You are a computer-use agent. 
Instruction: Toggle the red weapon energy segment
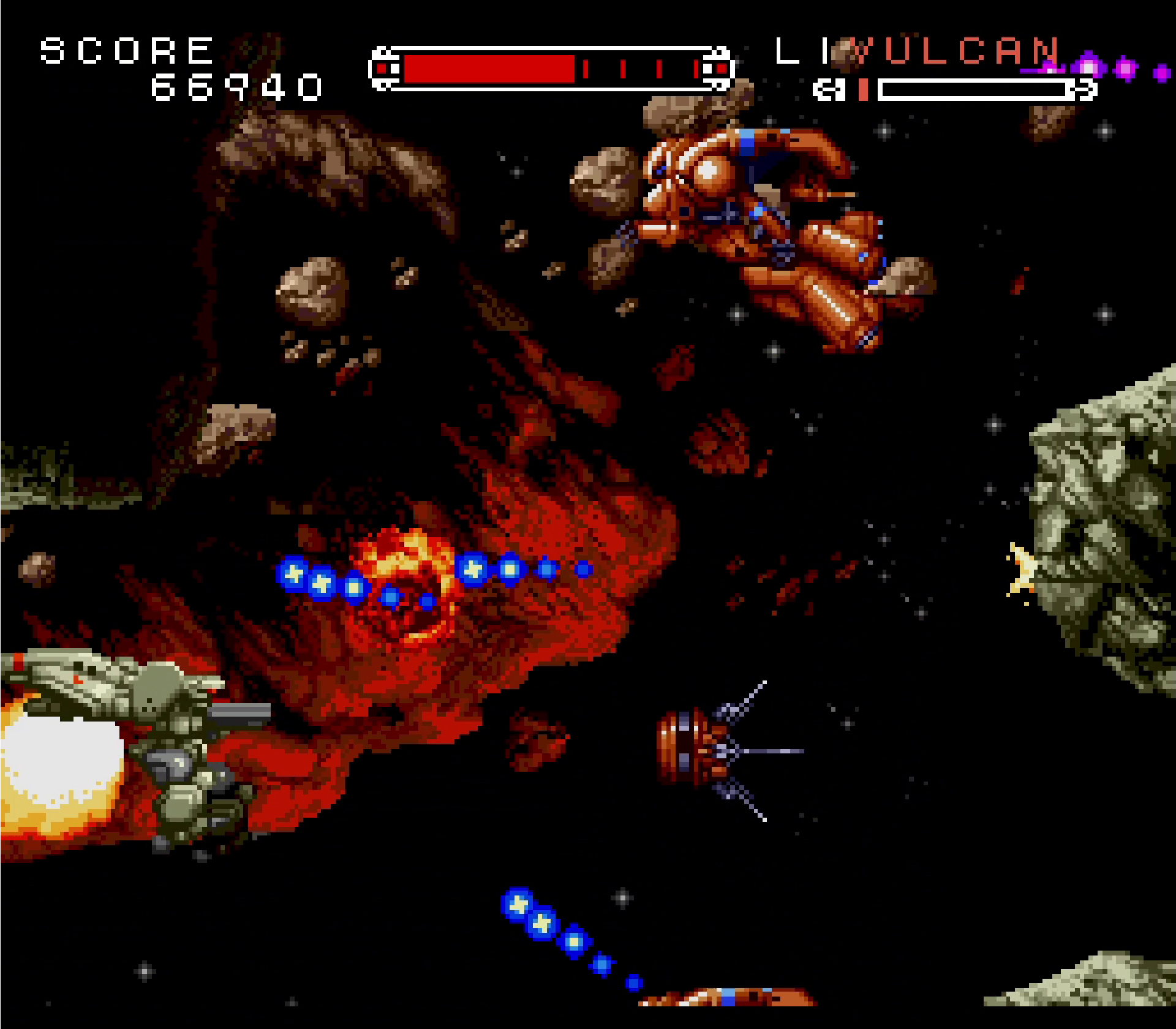point(864,89)
